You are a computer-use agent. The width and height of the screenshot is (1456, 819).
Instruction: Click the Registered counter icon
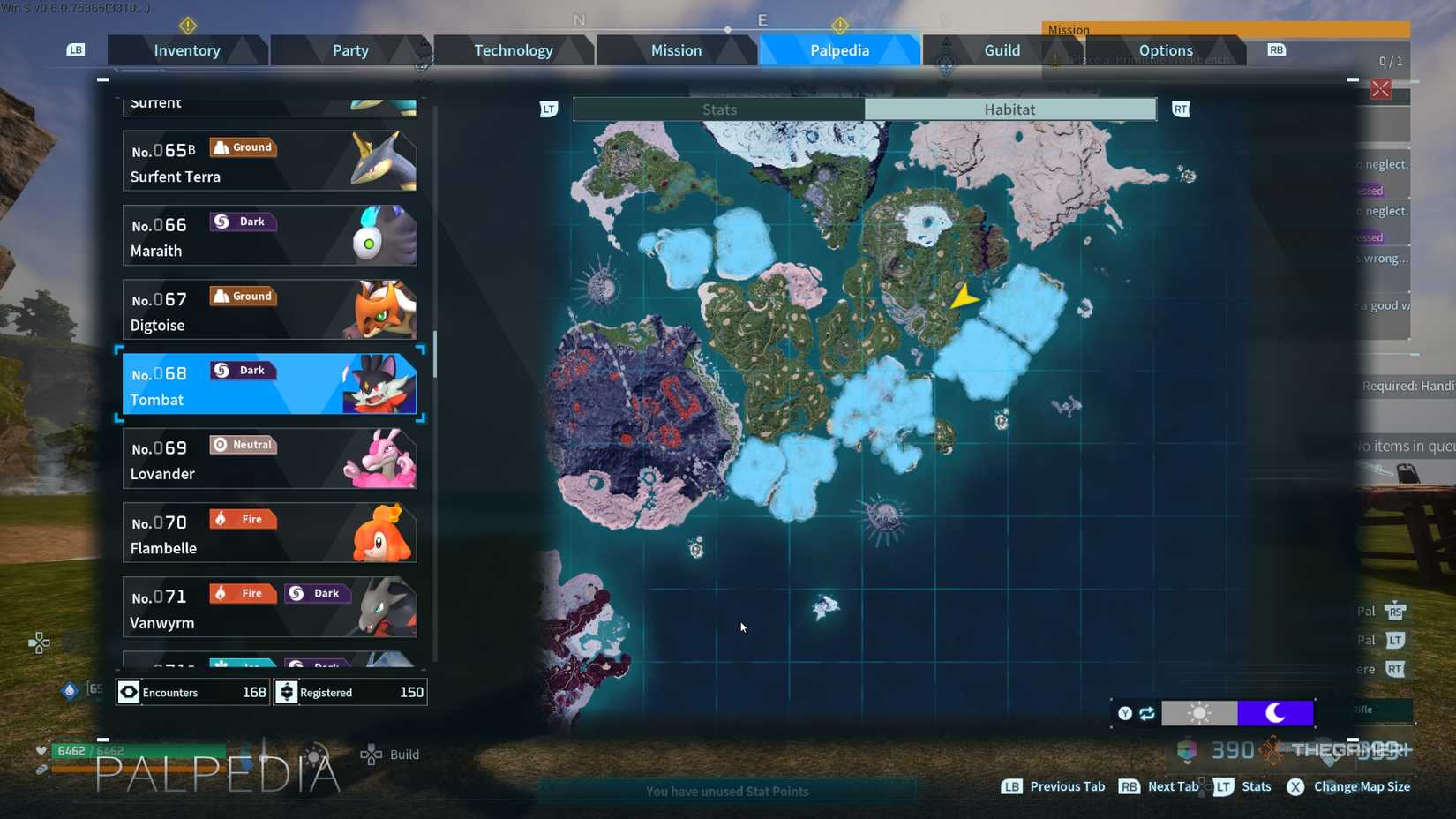[x=287, y=692]
